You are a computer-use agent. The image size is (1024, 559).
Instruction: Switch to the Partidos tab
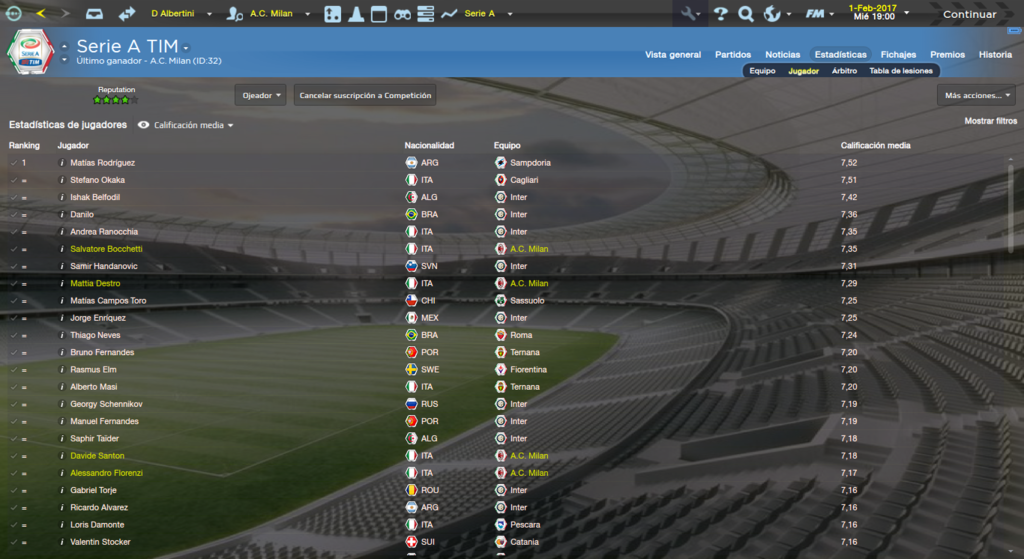coord(733,55)
